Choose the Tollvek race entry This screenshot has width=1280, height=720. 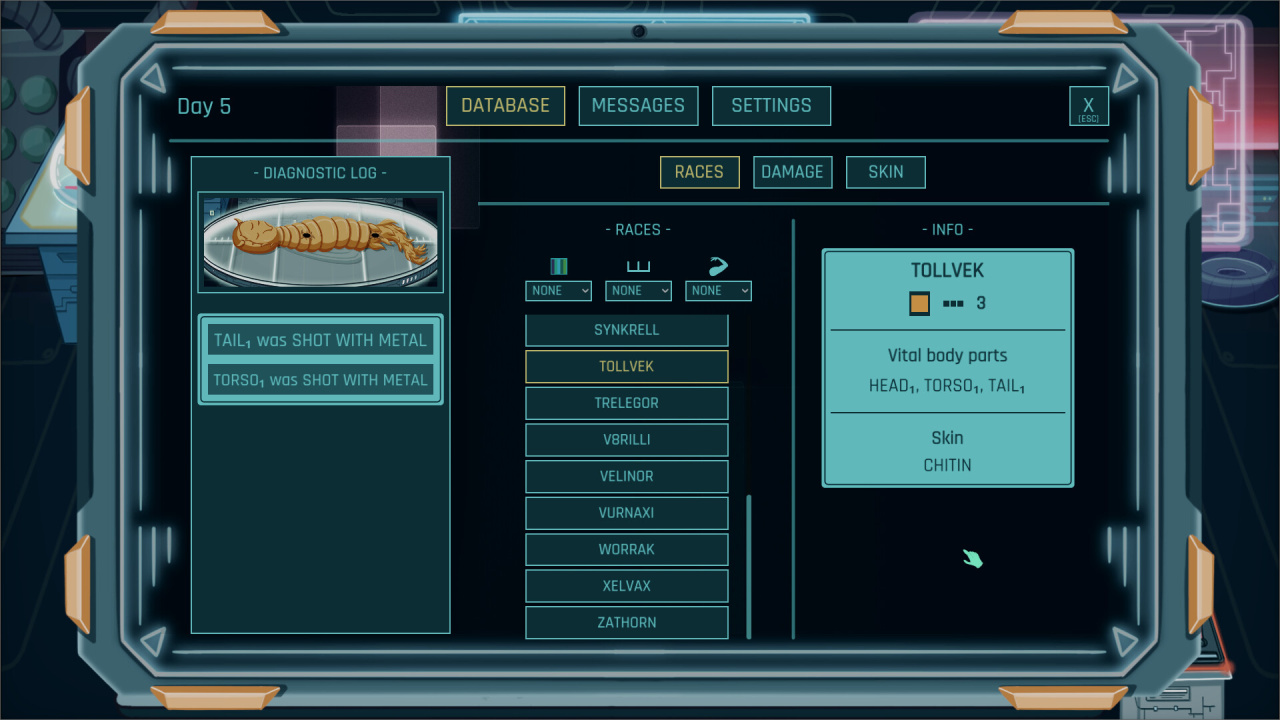[x=627, y=367]
